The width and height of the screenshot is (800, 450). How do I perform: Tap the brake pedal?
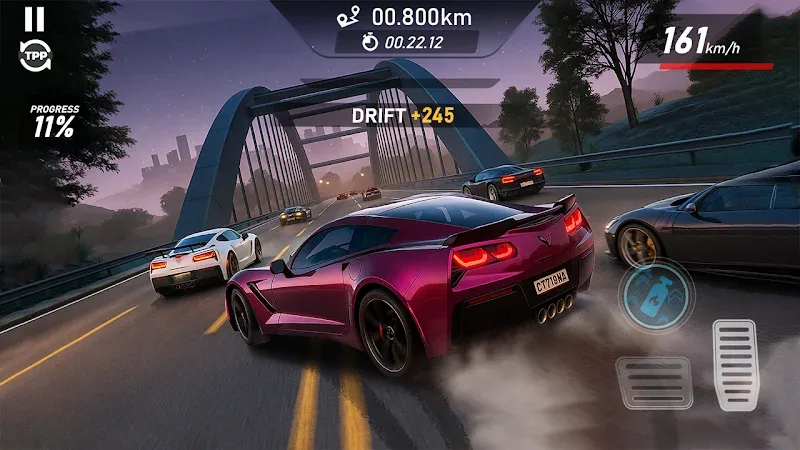(654, 383)
